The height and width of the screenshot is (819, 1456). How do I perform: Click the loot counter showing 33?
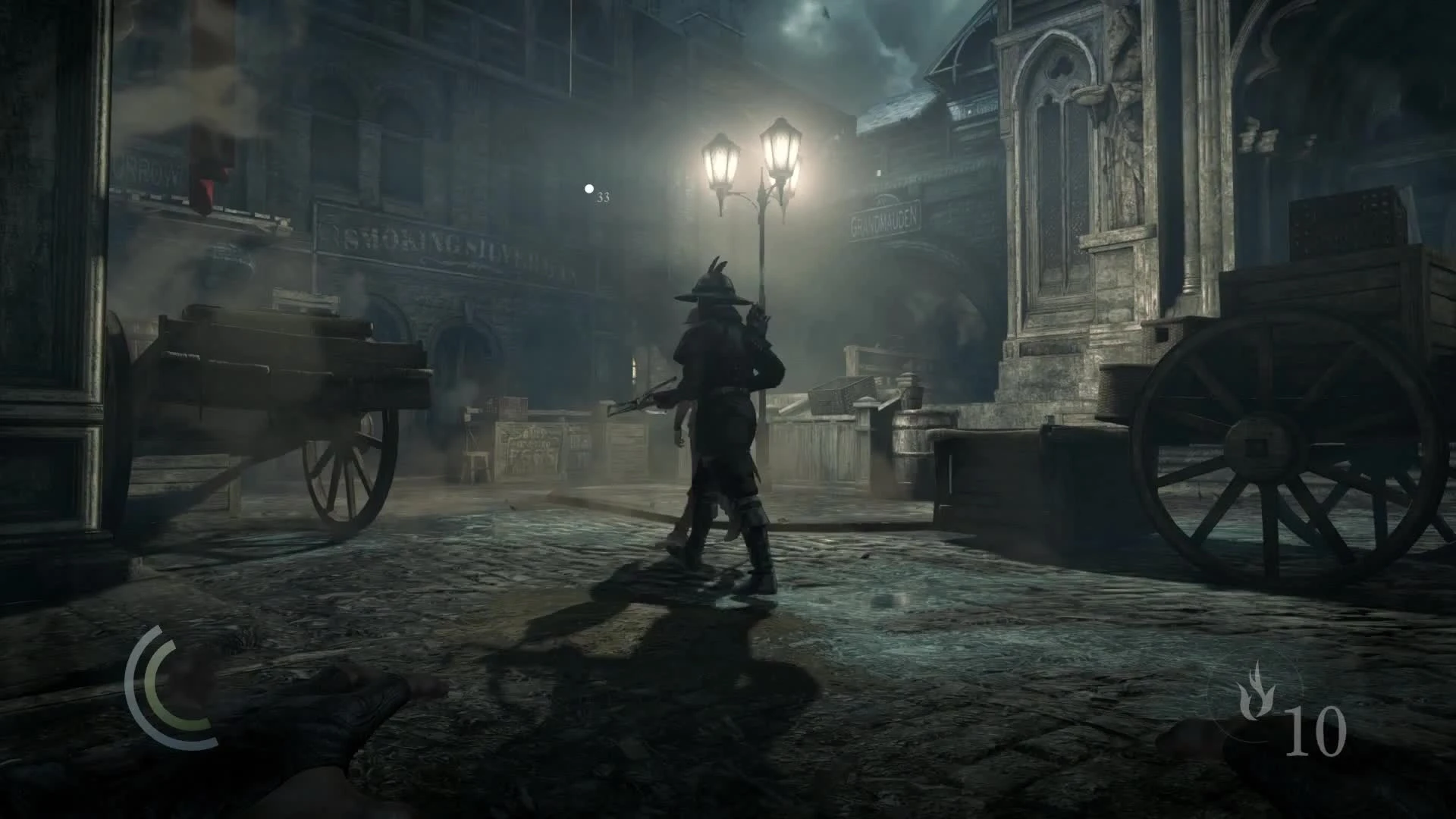click(604, 197)
